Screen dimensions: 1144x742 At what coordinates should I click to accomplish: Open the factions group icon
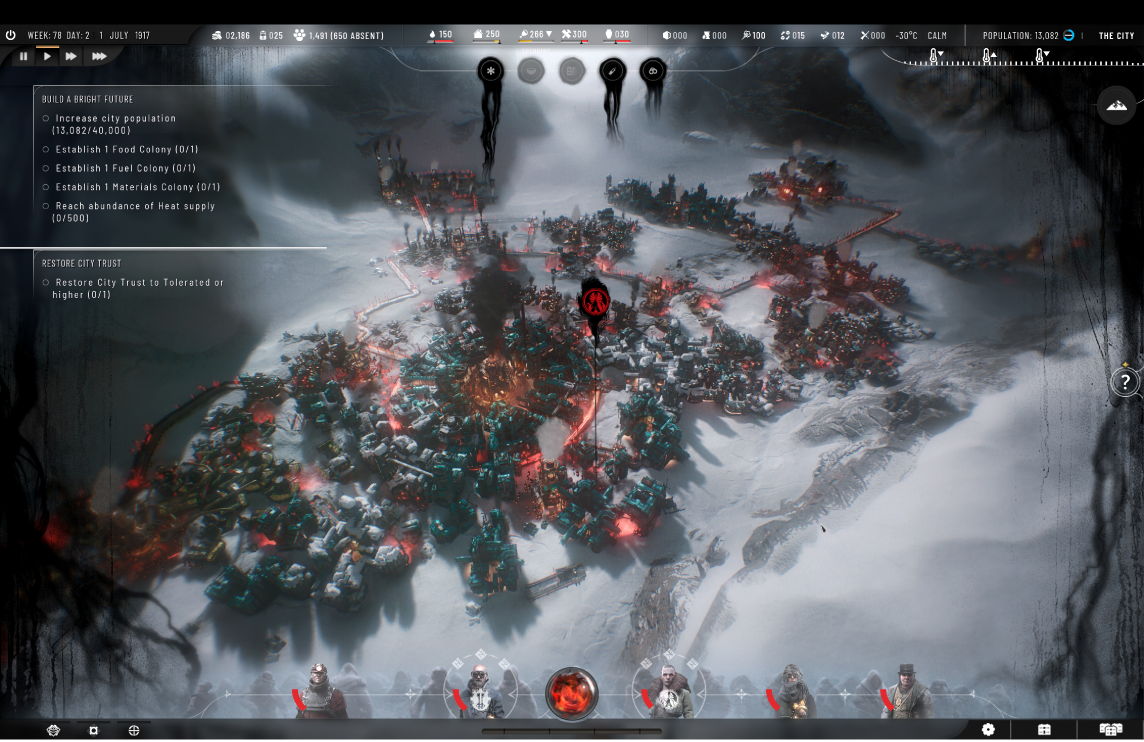[x=1110, y=730]
